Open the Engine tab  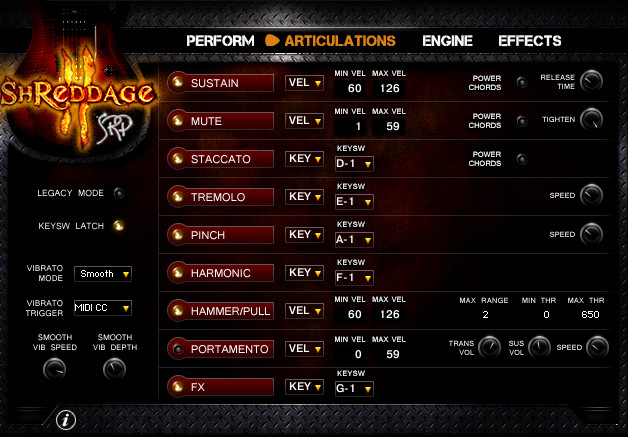447,41
